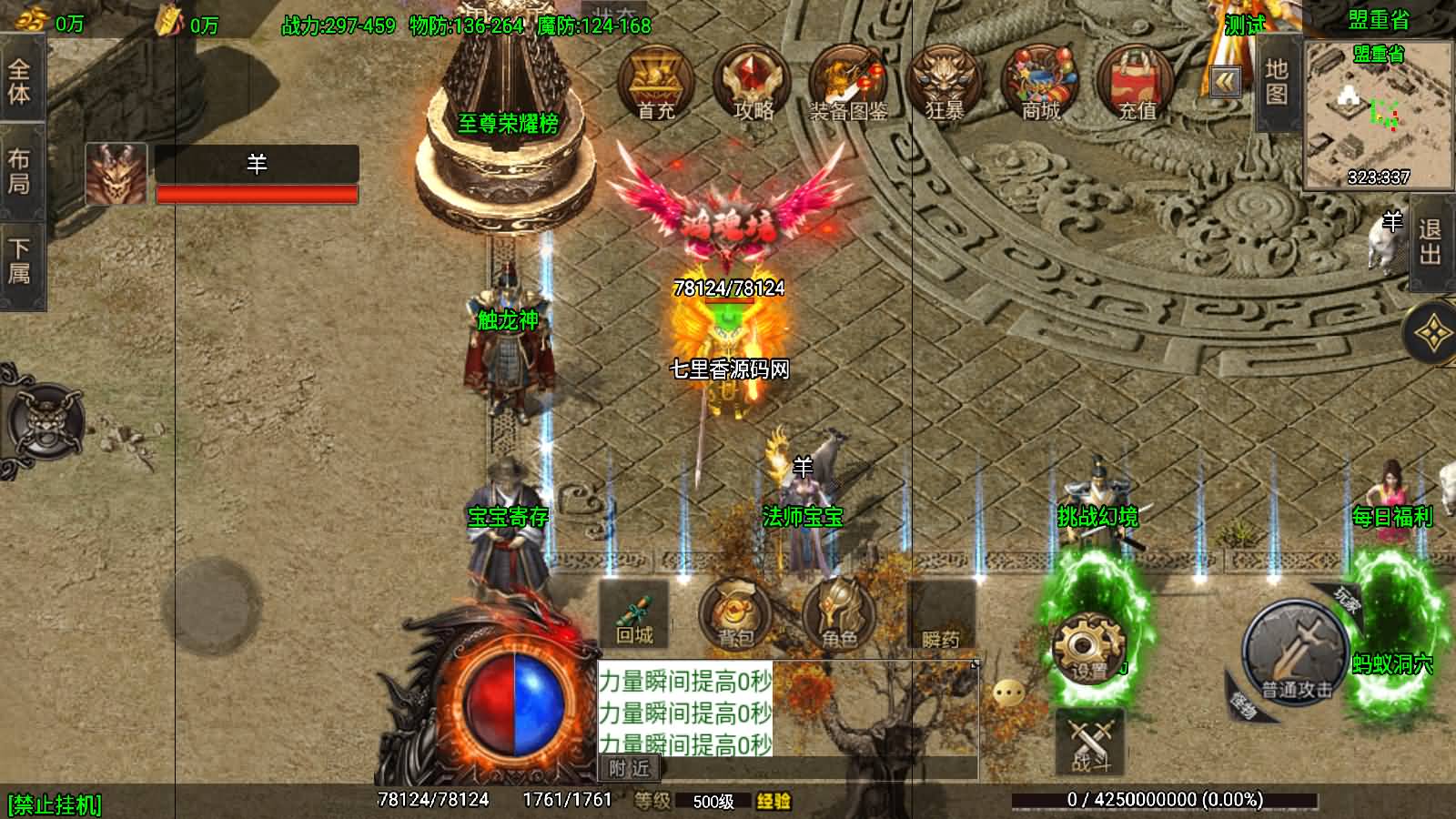Open the 攻略 strategy guide icon
Viewport: 1456px width, 819px height.
click(753, 84)
